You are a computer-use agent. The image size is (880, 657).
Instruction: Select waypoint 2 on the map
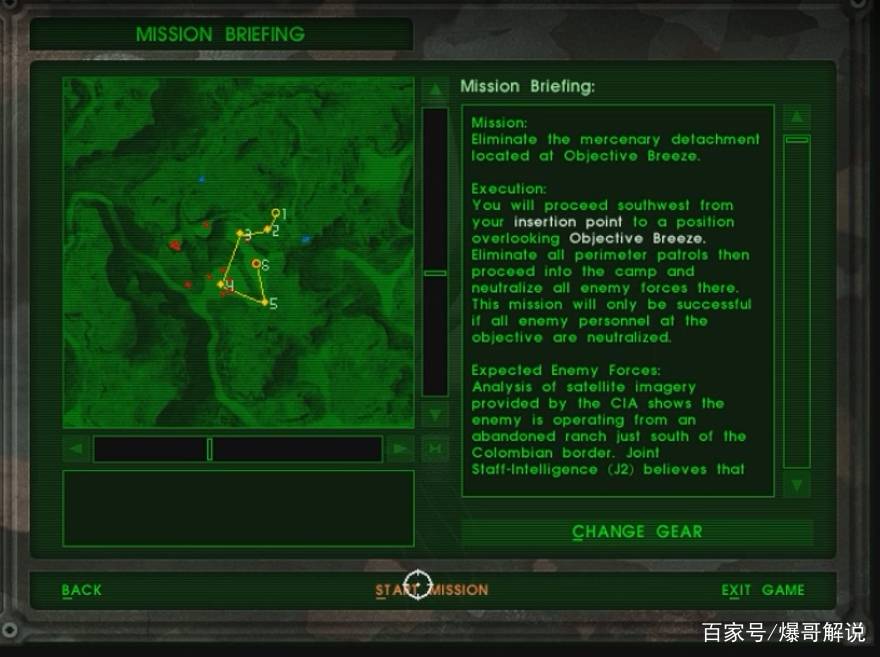pyautogui.click(x=267, y=230)
